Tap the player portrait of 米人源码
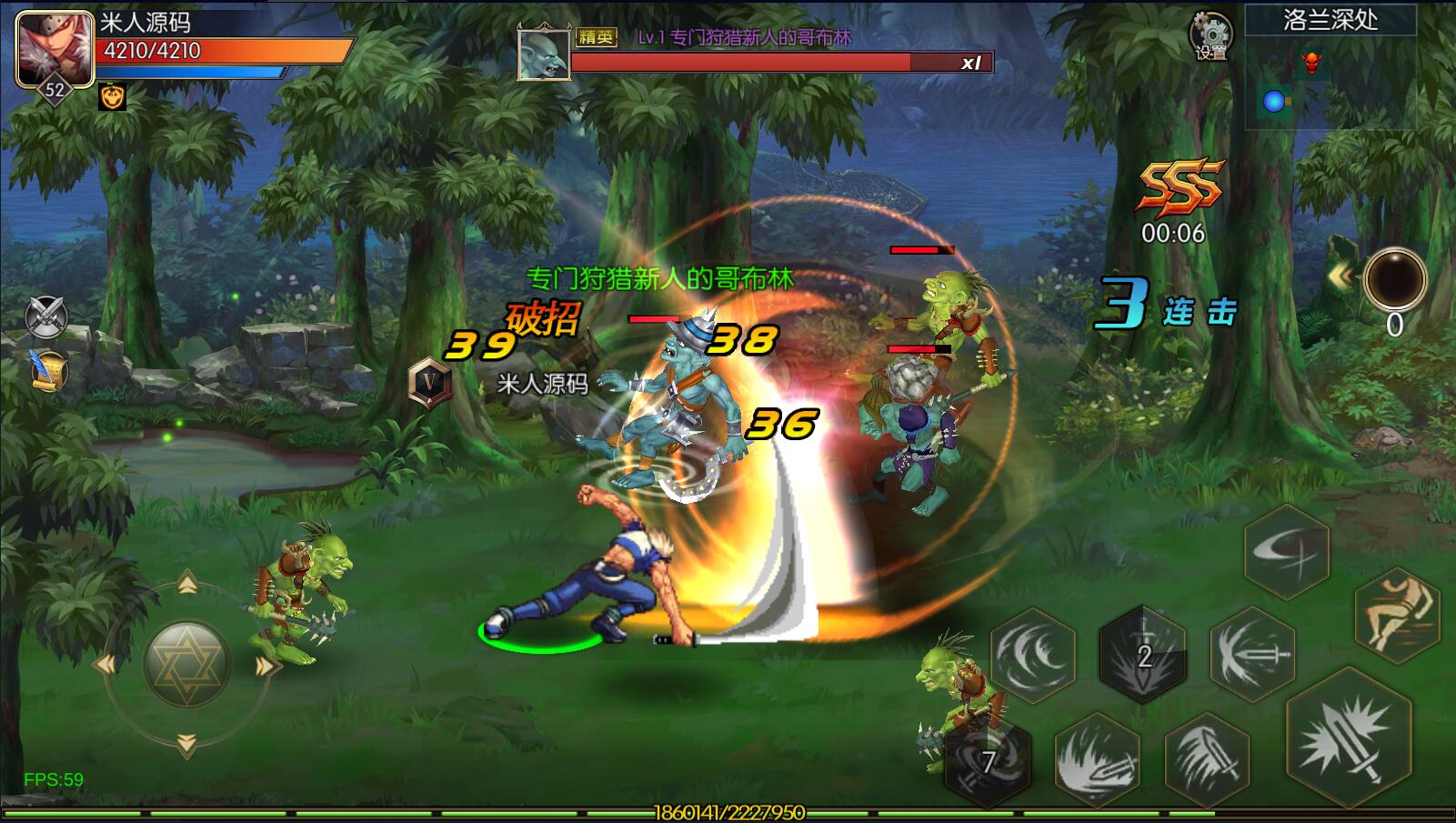The height and width of the screenshot is (823, 1456). point(54,47)
